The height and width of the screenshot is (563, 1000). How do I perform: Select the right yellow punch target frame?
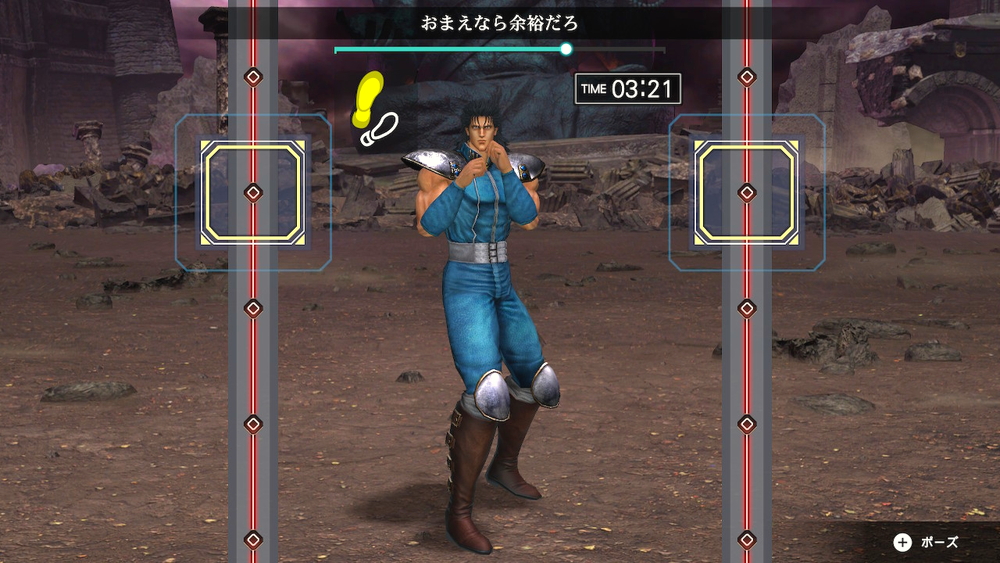tap(747, 192)
